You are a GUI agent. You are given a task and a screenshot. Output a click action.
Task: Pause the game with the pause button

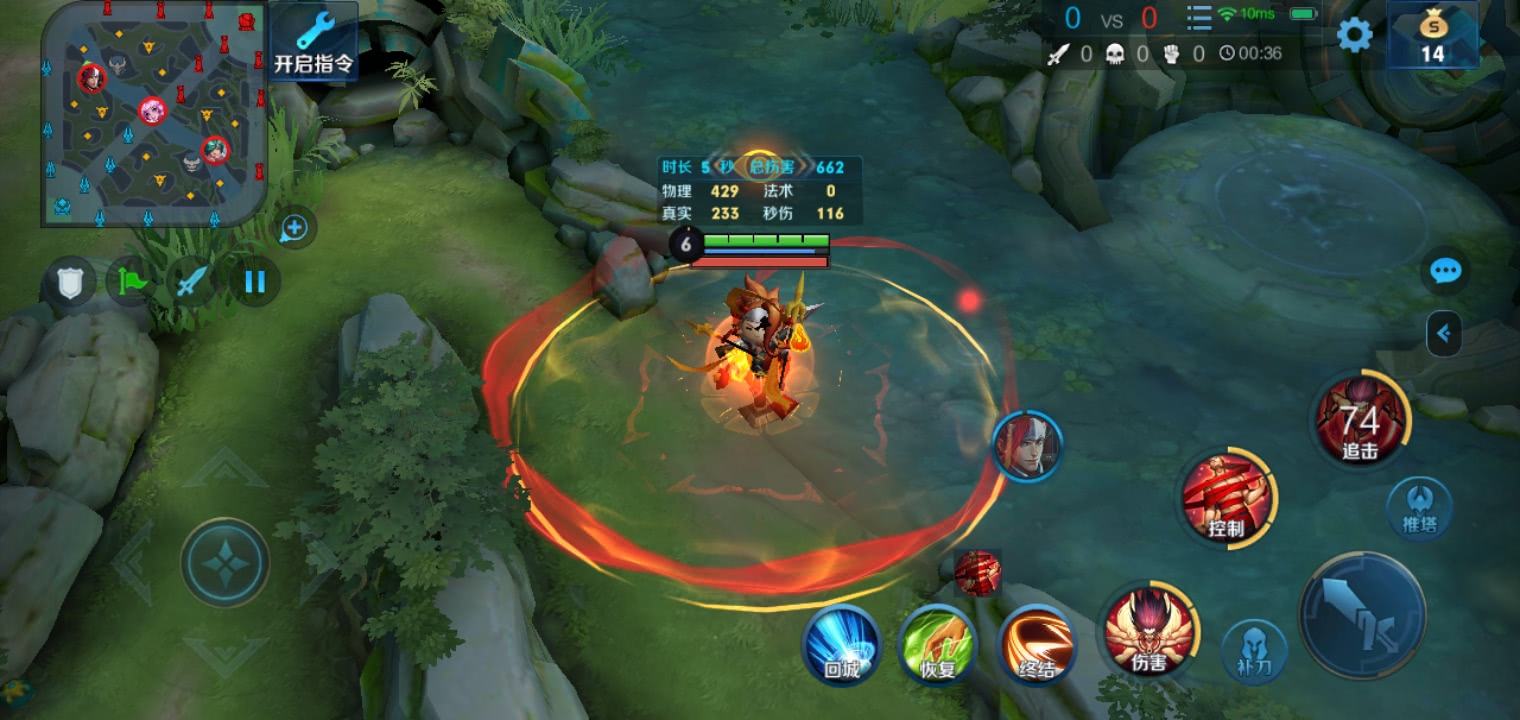point(255,282)
